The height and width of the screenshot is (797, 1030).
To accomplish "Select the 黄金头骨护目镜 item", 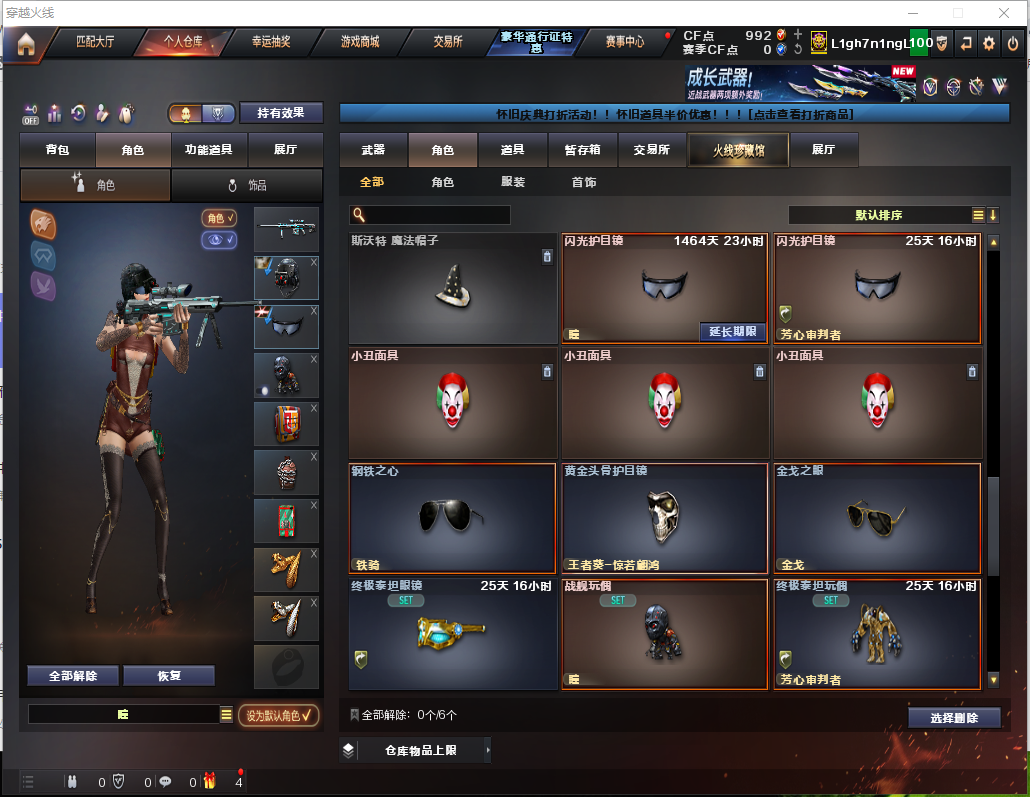I will pyautogui.click(x=664, y=518).
